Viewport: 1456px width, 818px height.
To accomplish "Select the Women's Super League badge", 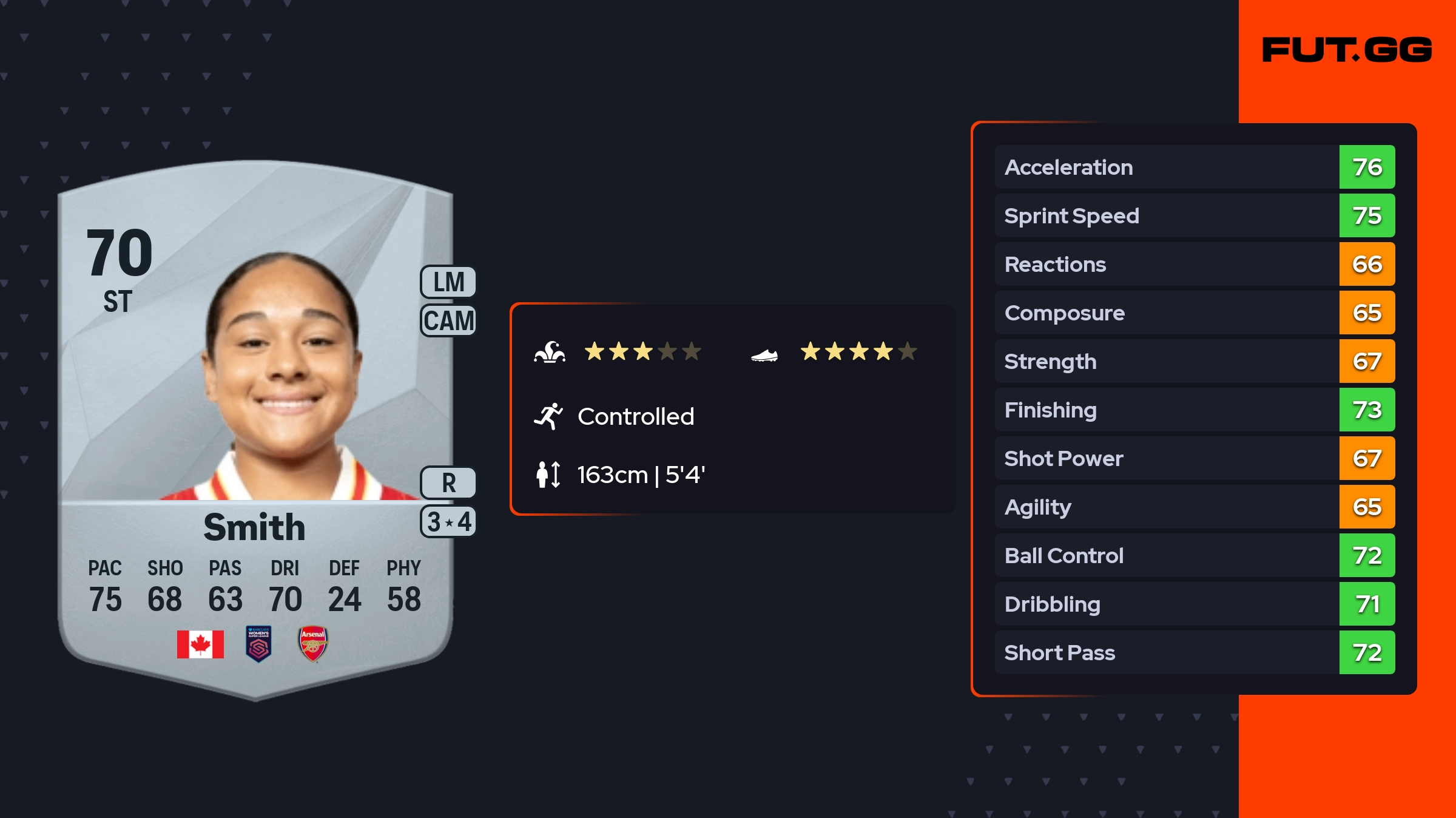I will click(258, 643).
